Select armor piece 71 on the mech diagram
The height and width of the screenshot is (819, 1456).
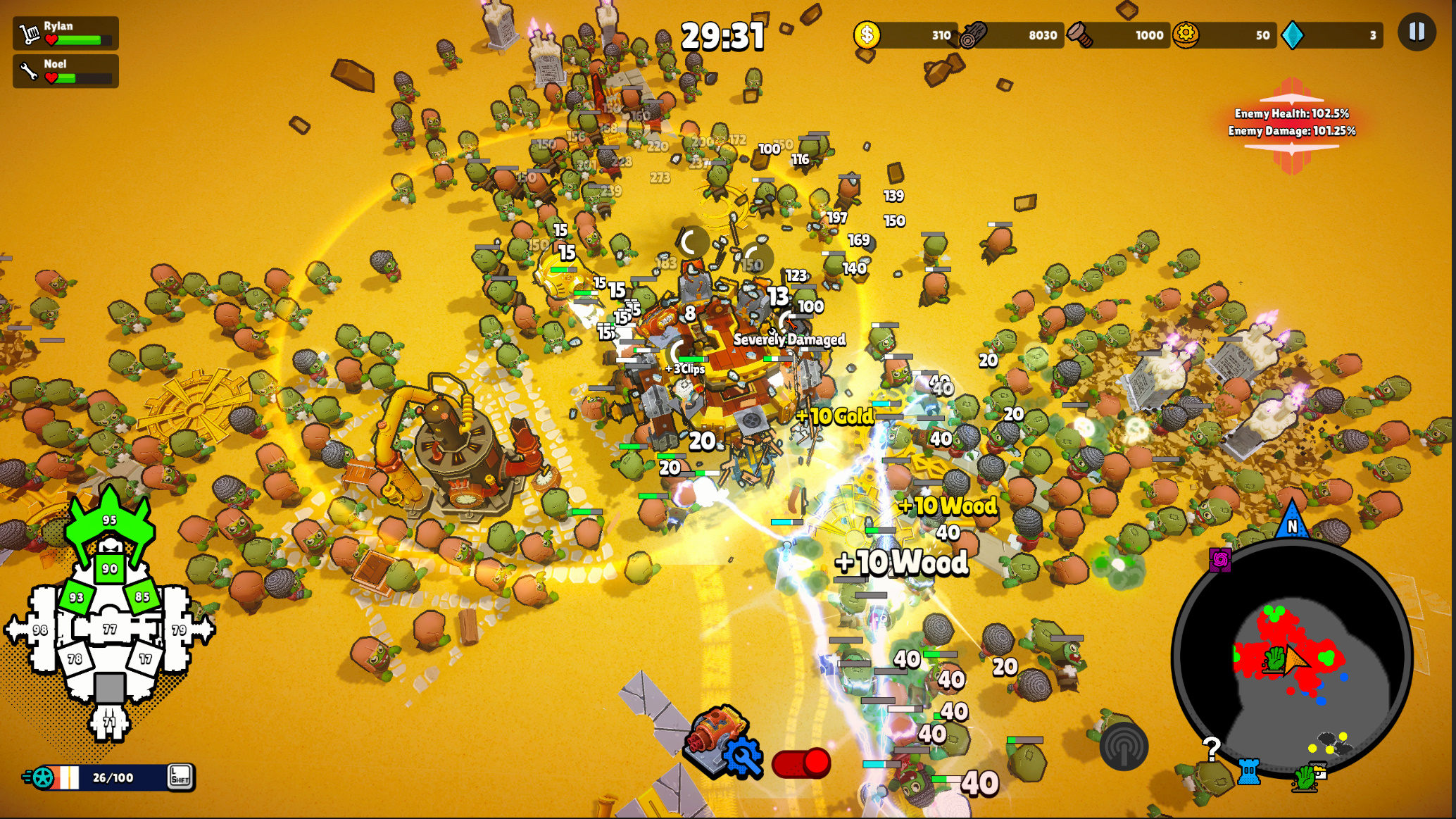coord(109,723)
